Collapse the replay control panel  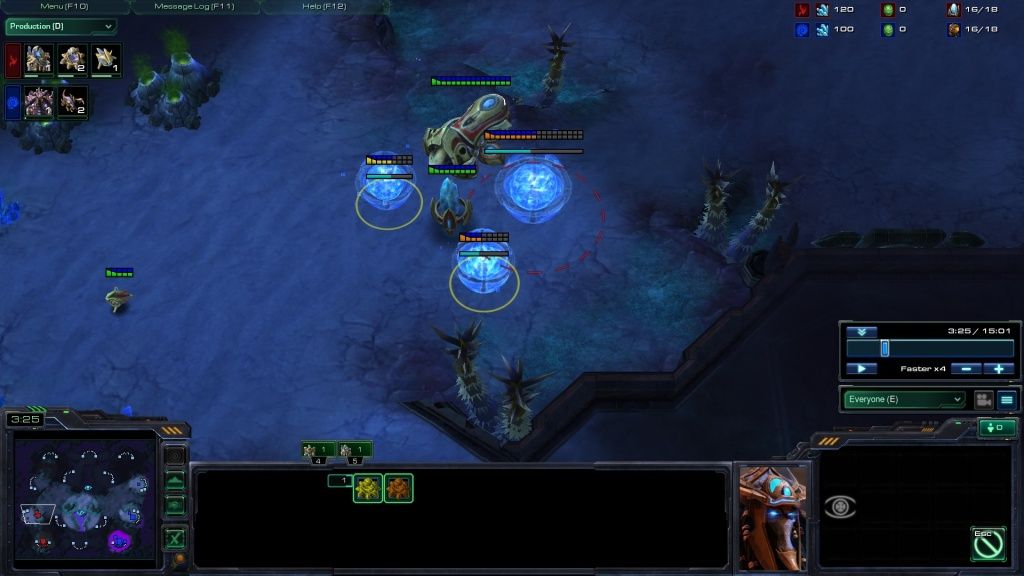(x=861, y=332)
